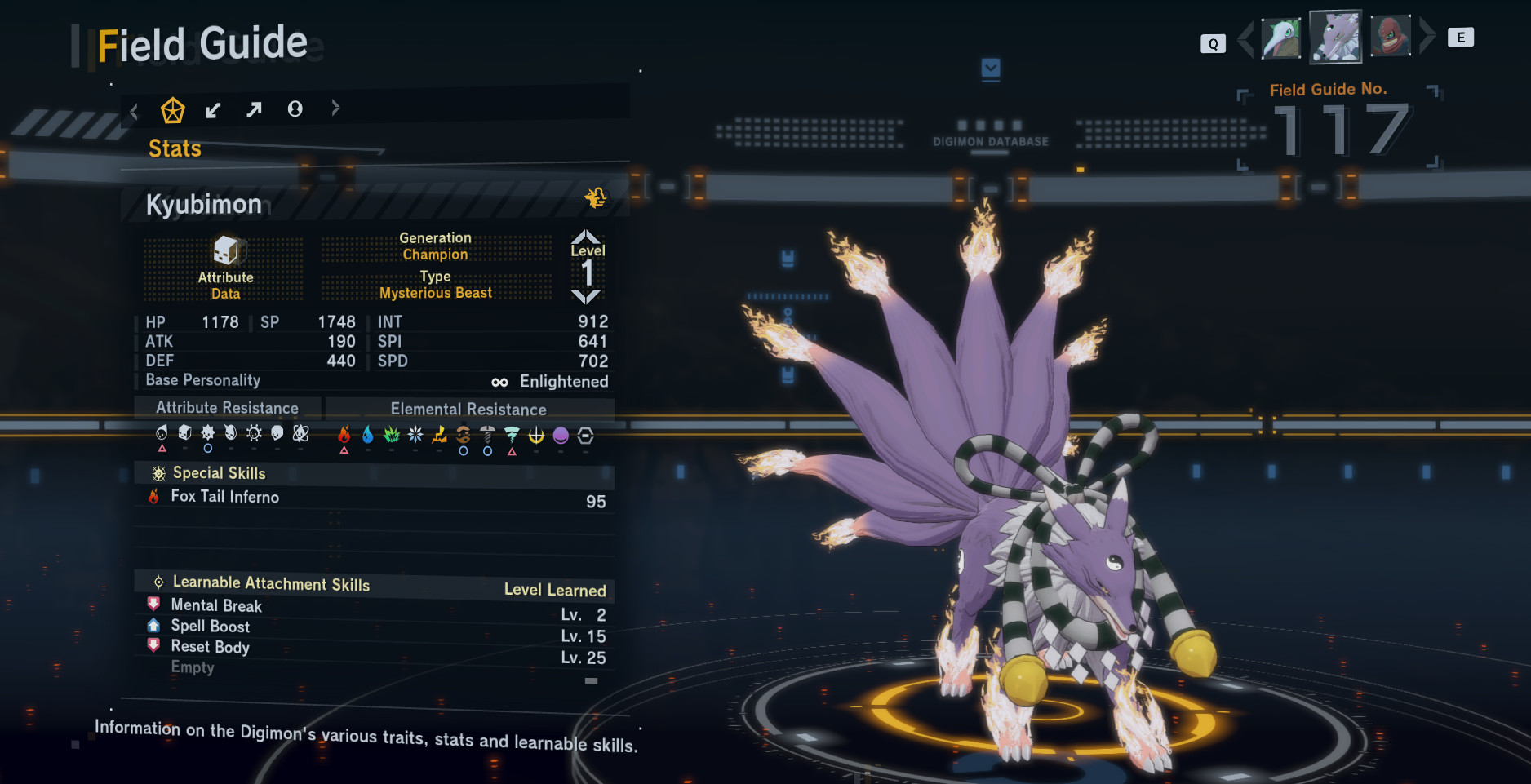
Task: Select the Fox Tail Inferno special skill
Action: coord(225,497)
